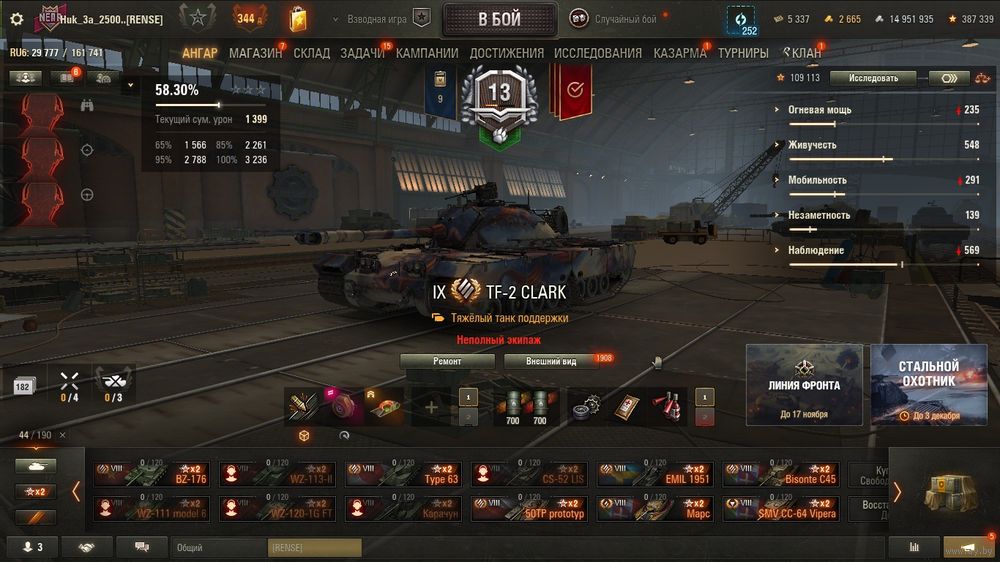Switch to the МАГАЗИН tab
Viewport: 1000px width, 562px height.
255,53
